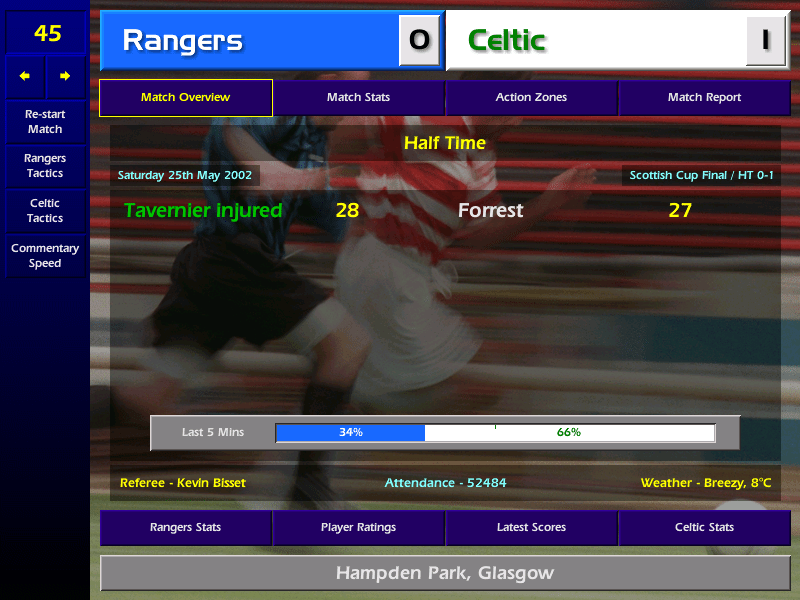View Rangers Stats
Screen dimensions: 800x600
(185, 528)
